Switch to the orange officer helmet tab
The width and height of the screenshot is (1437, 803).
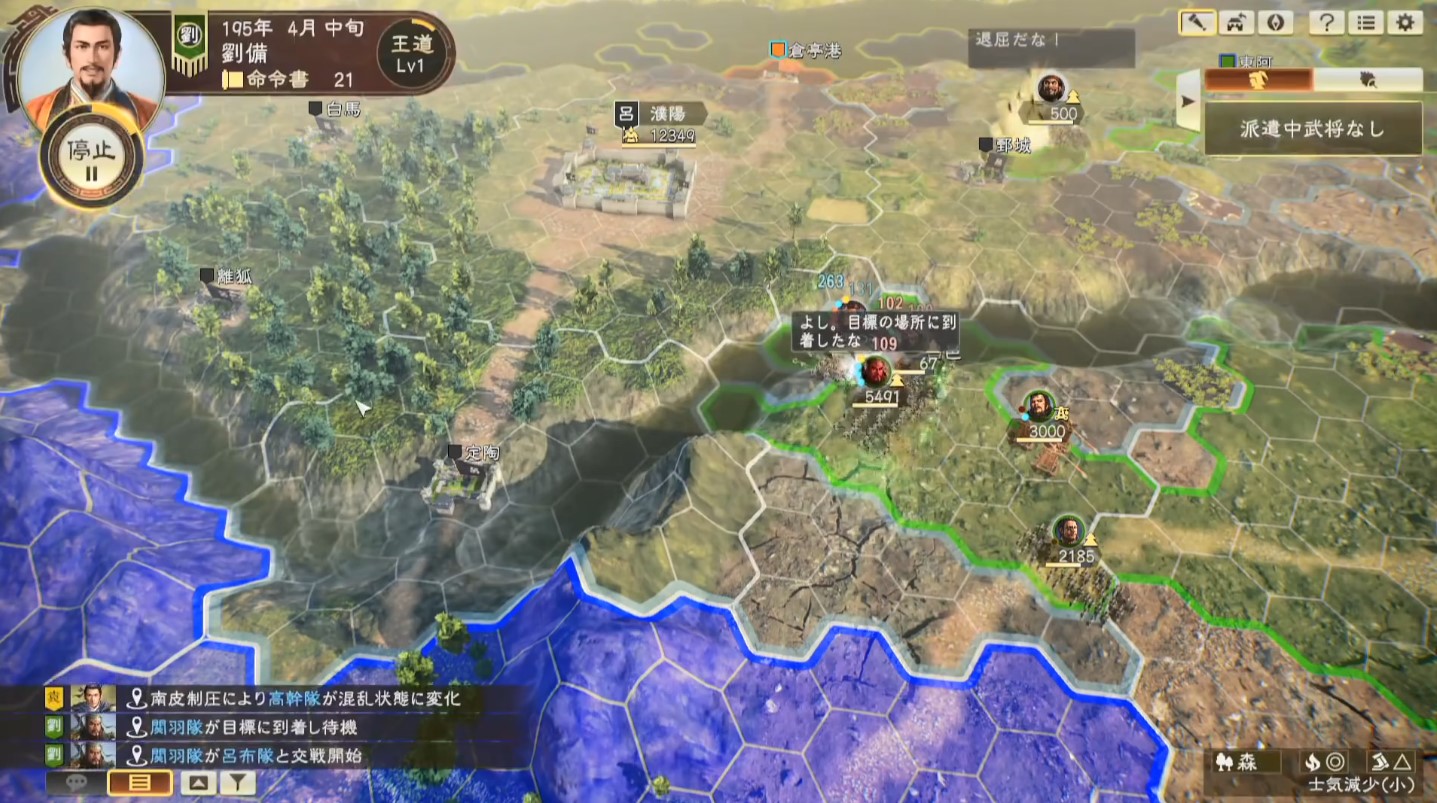tap(1259, 80)
